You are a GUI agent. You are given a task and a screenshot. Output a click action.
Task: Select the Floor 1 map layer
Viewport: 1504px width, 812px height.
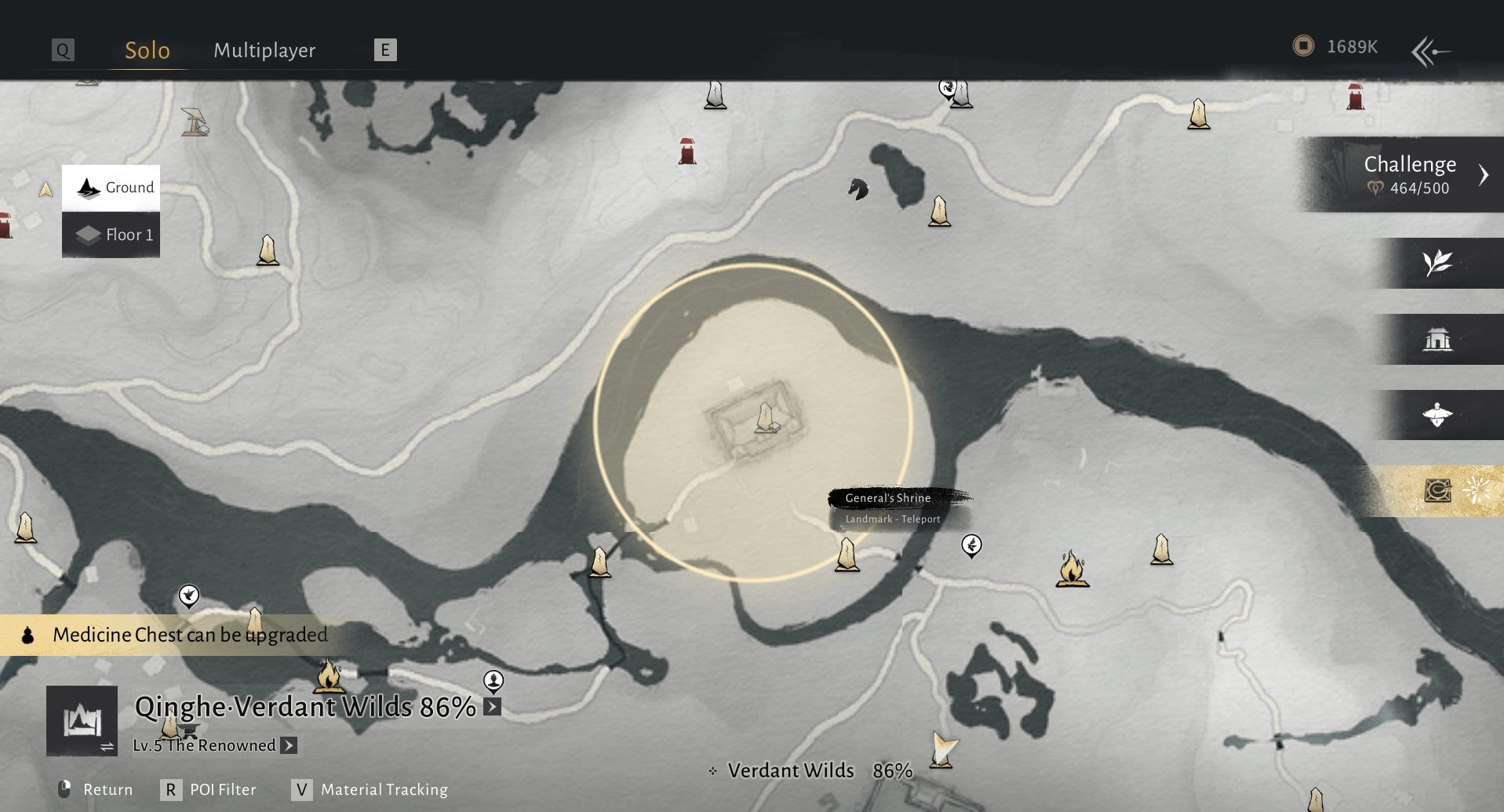click(x=111, y=235)
